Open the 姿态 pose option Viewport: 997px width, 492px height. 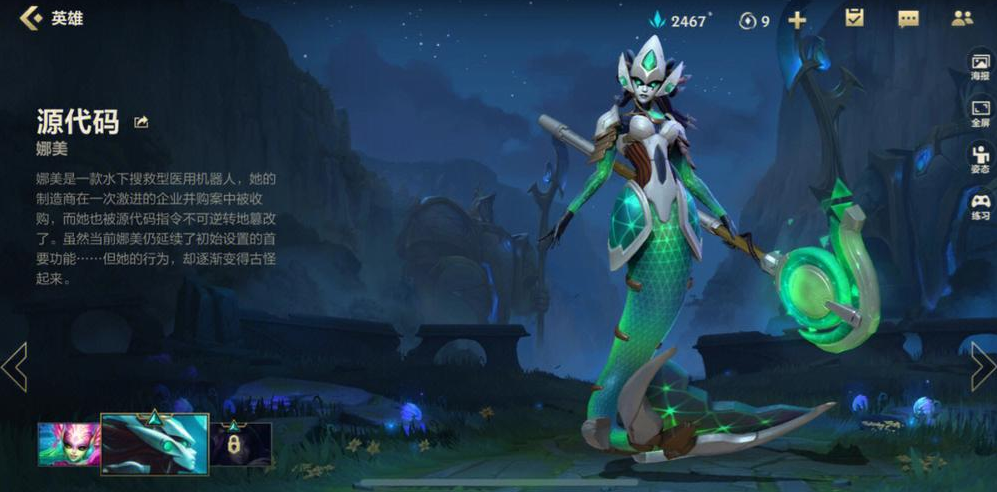(979, 159)
